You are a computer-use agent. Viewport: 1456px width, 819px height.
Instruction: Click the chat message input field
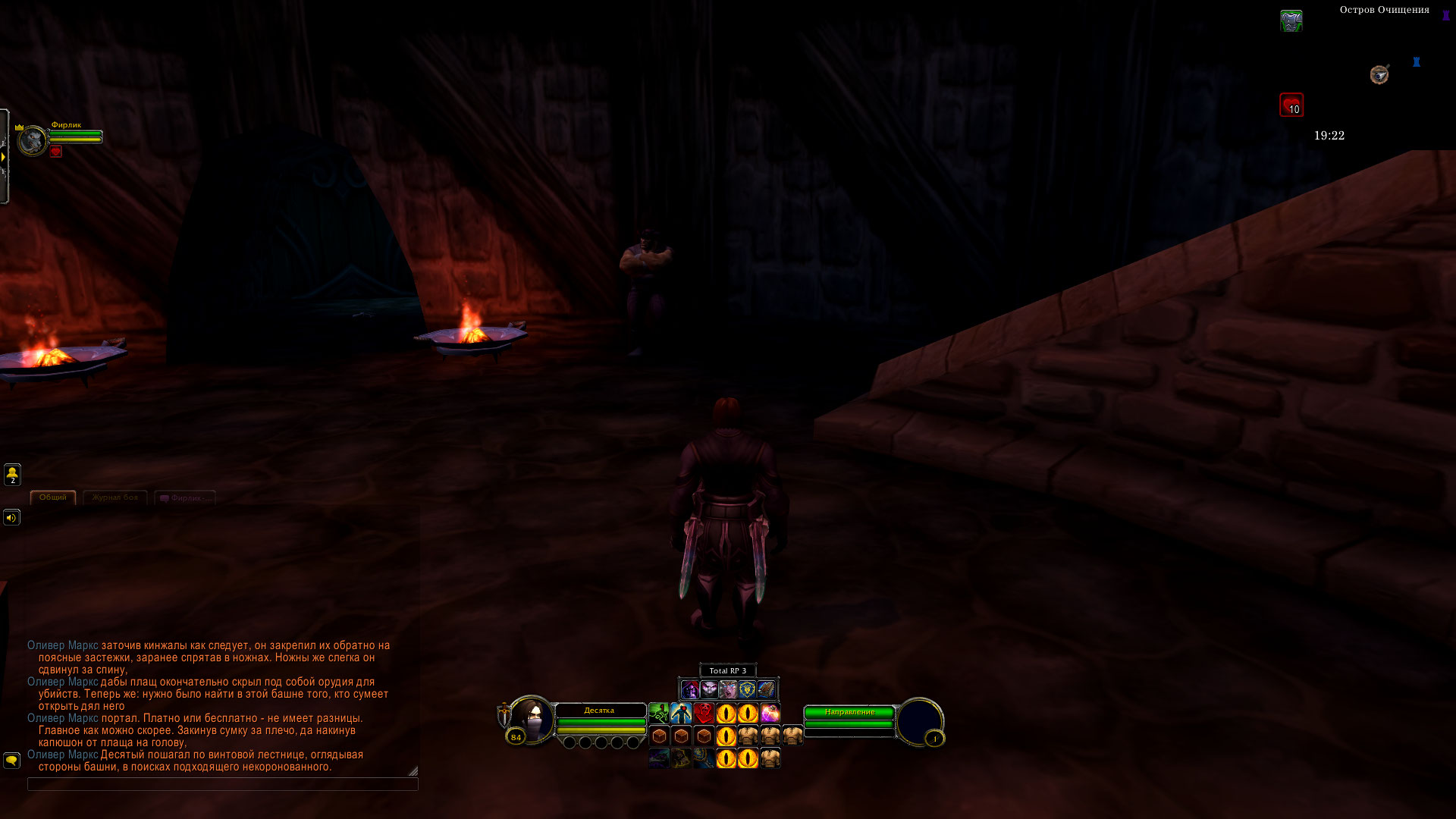tap(222, 784)
